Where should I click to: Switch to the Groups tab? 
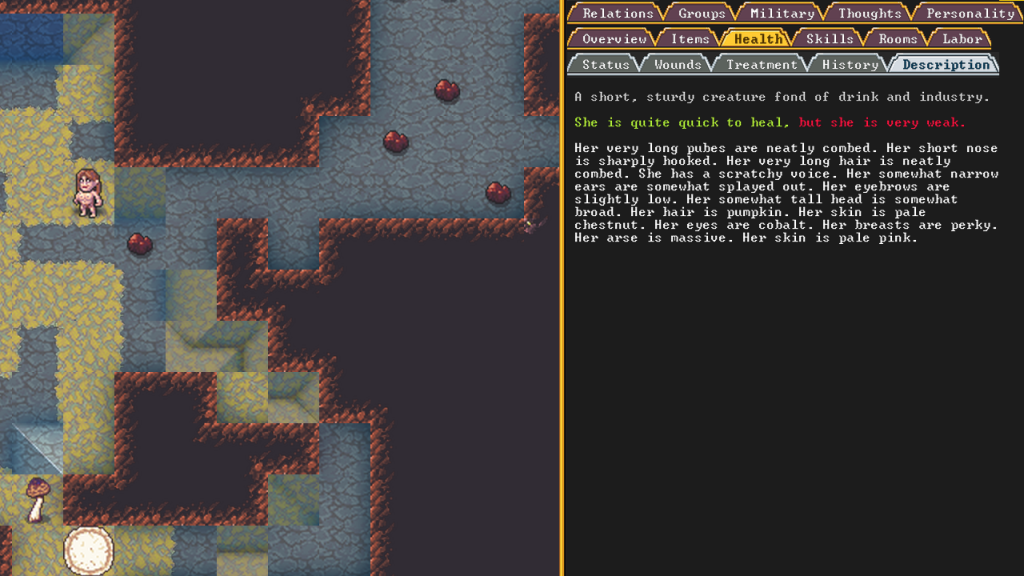pyautogui.click(x=701, y=13)
